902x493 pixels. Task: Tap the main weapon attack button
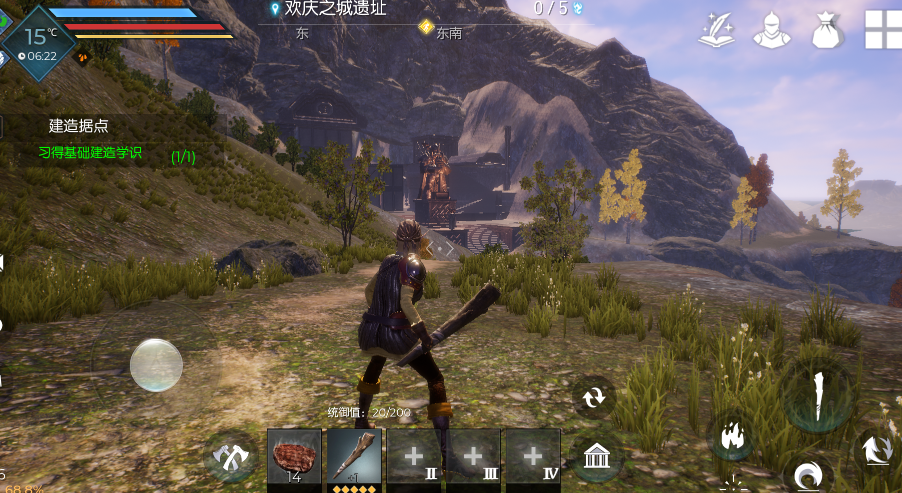[817, 394]
